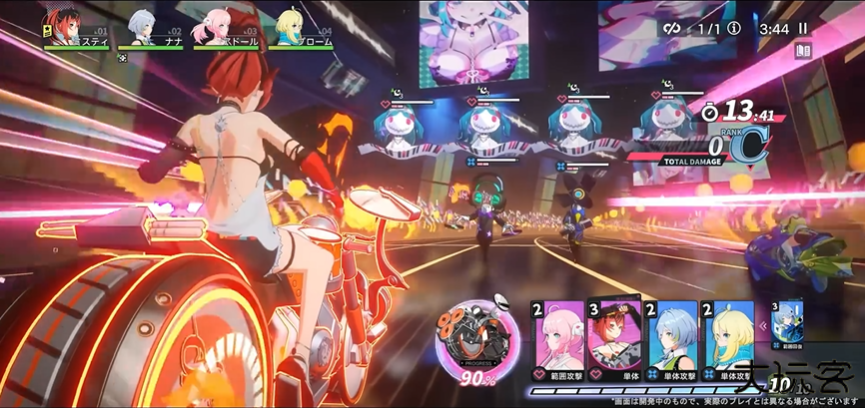The height and width of the screenshot is (408, 865).
Task: Show wave info via the circled i icon
Action: pyautogui.click(x=734, y=29)
